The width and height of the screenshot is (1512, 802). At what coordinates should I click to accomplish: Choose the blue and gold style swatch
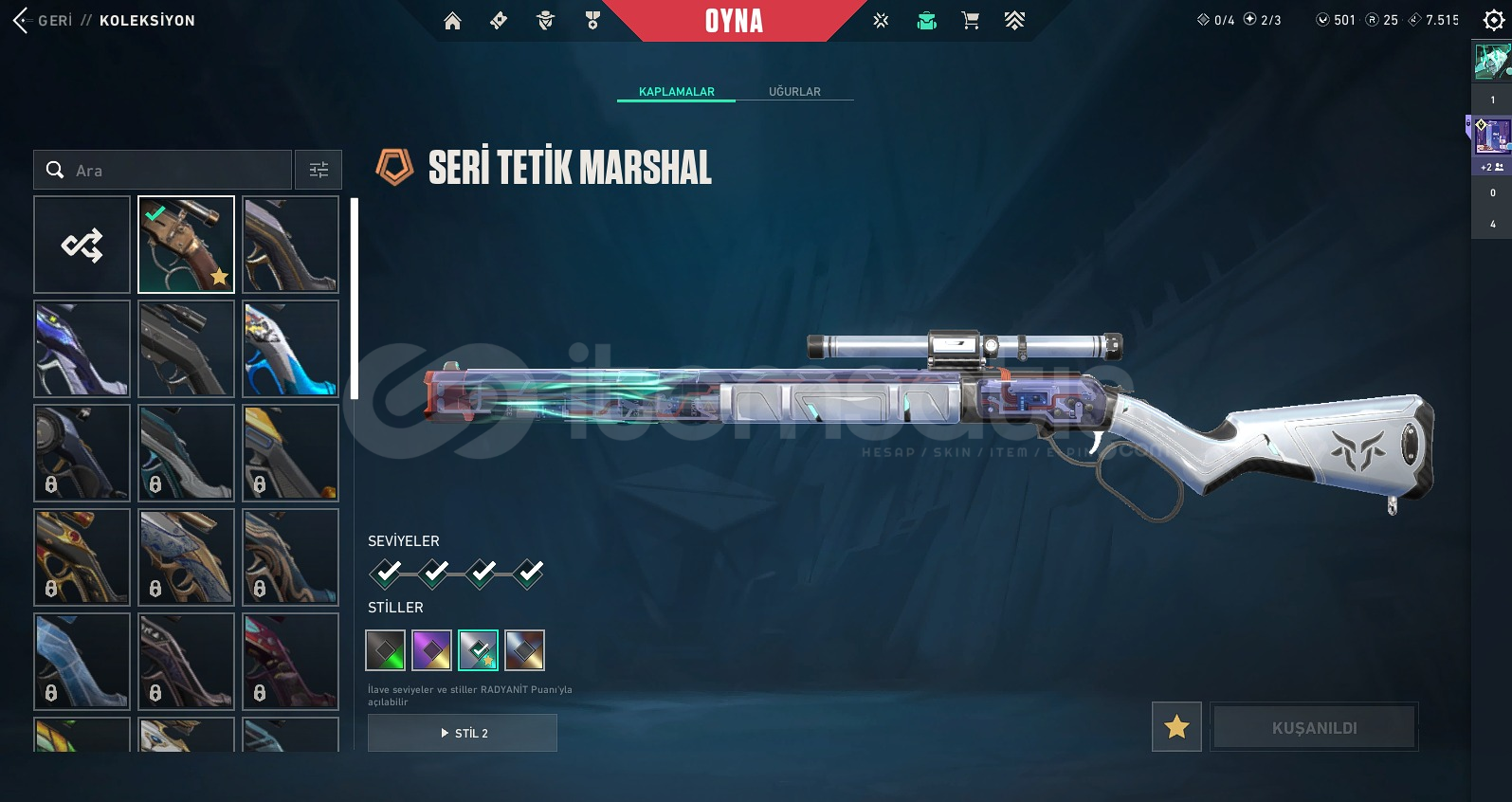click(524, 650)
